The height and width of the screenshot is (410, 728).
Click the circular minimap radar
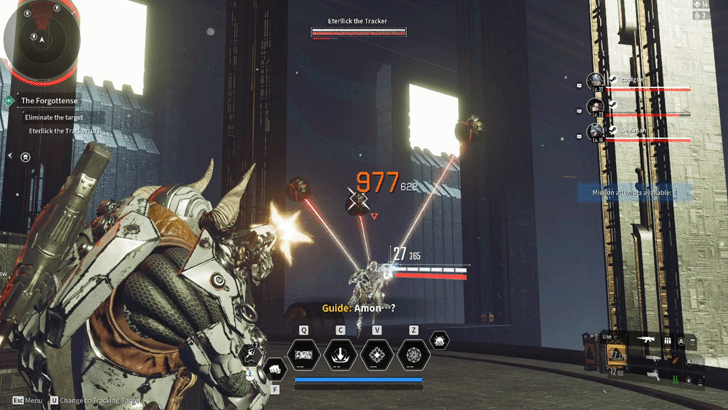click(40, 43)
